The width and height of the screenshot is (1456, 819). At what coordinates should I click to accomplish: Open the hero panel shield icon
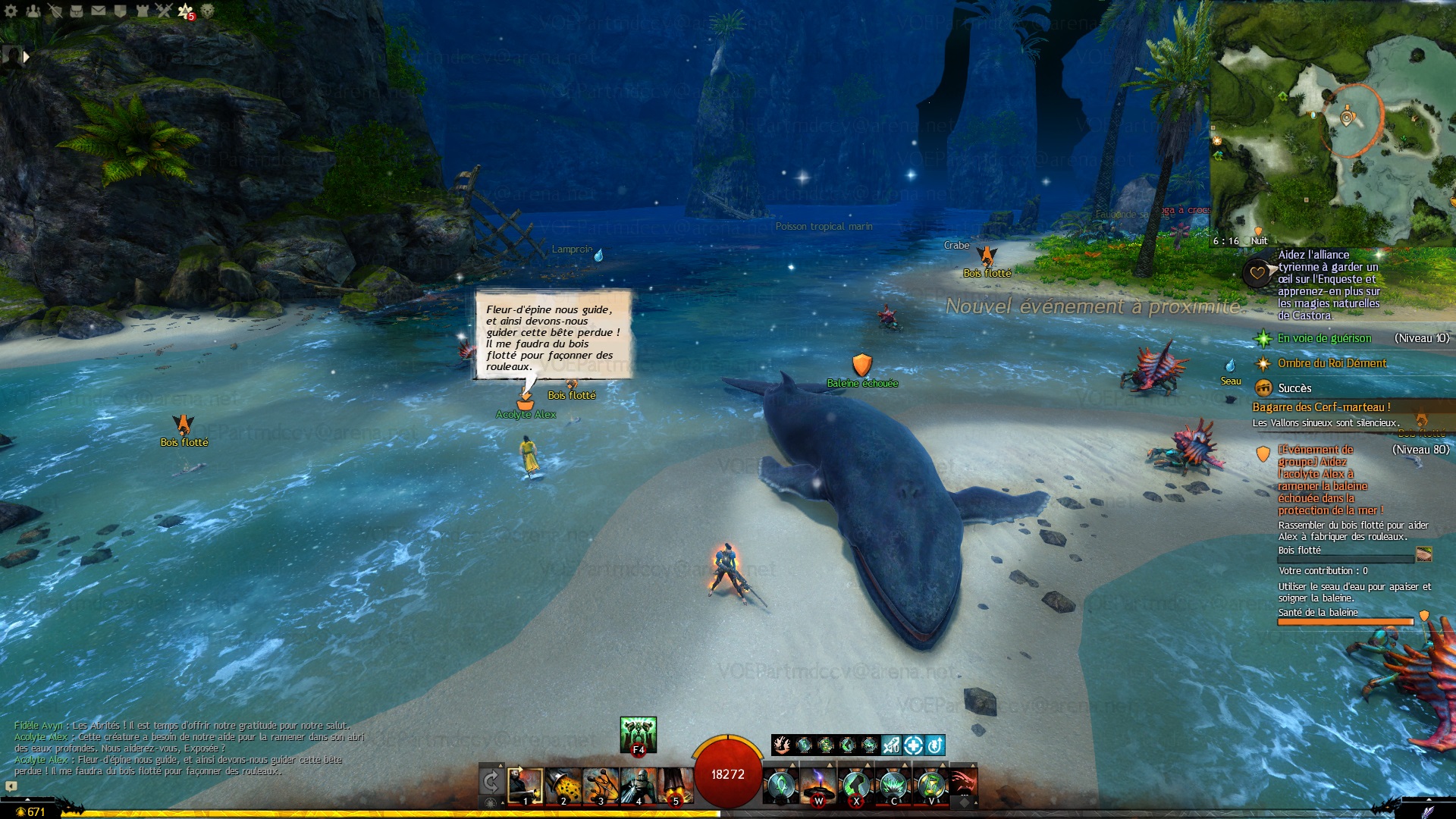(x=55, y=11)
